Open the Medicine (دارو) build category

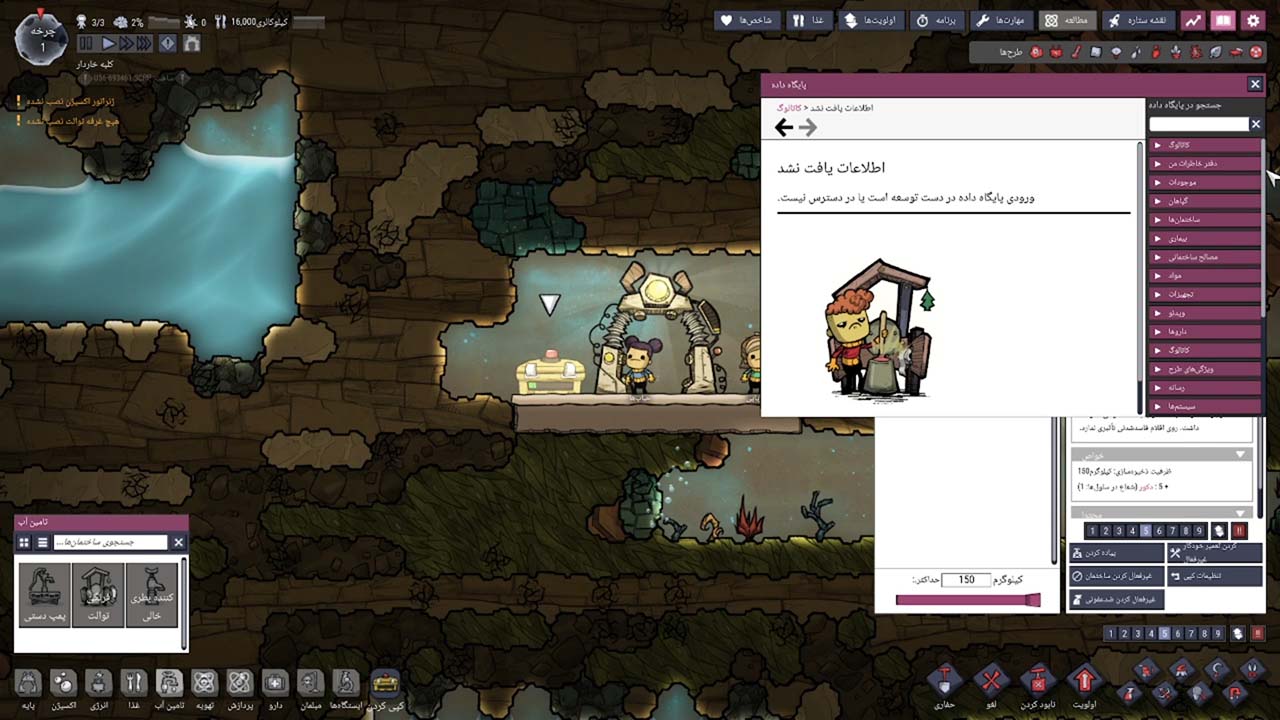tap(275, 685)
